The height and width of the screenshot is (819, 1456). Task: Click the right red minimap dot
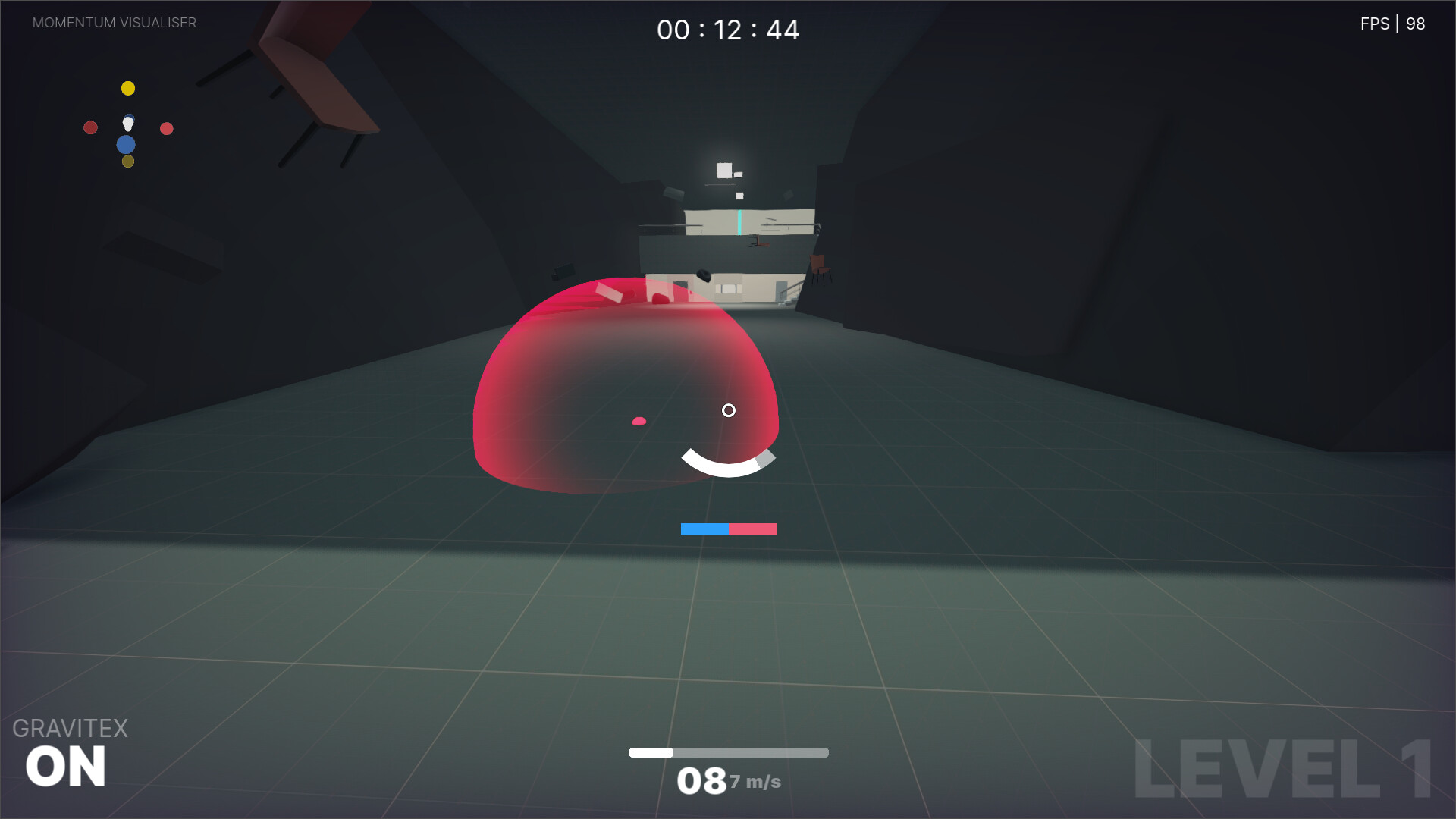tap(166, 129)
